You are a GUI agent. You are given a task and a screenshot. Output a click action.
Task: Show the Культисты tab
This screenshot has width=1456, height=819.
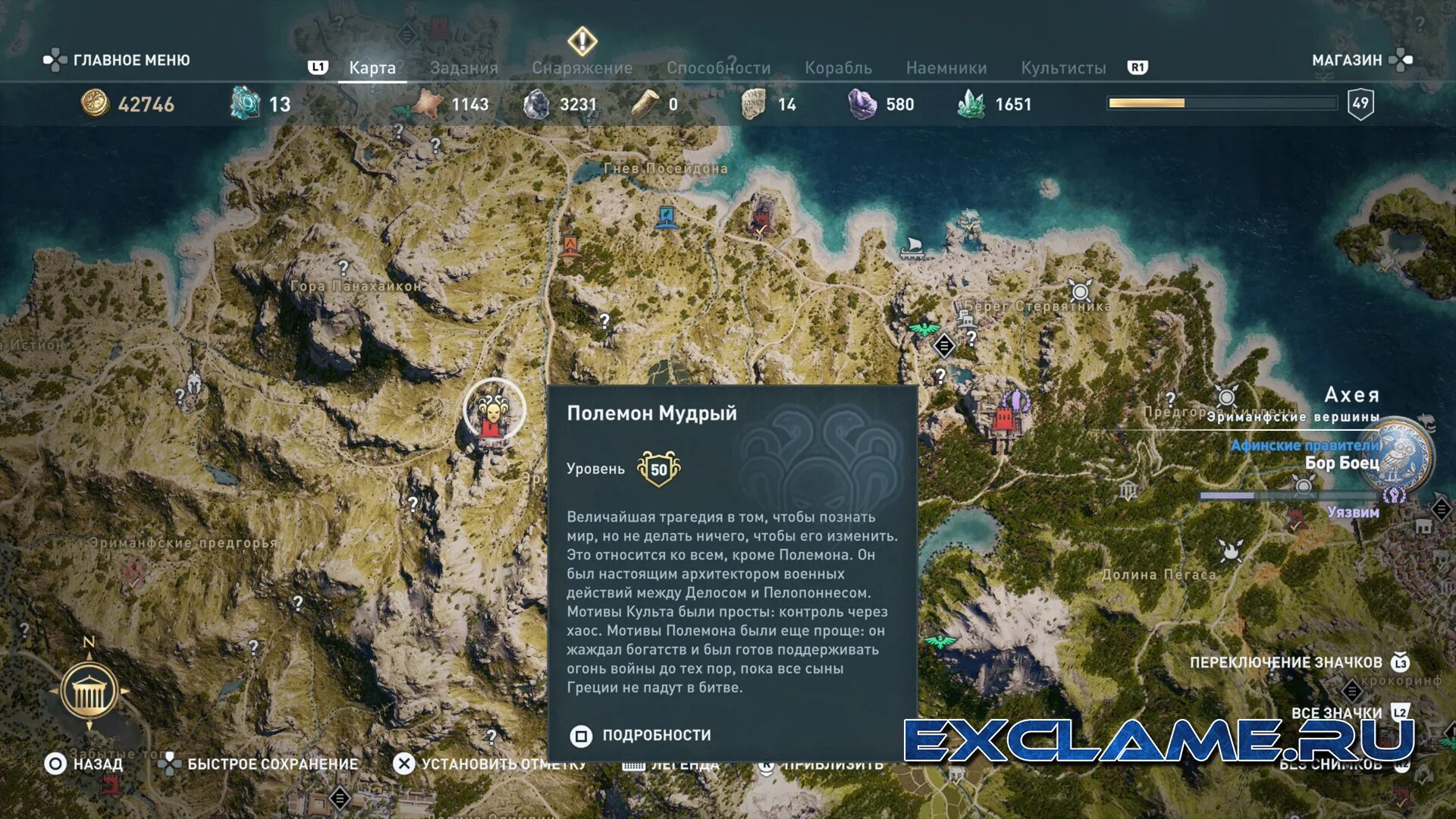pos(1063,68)
